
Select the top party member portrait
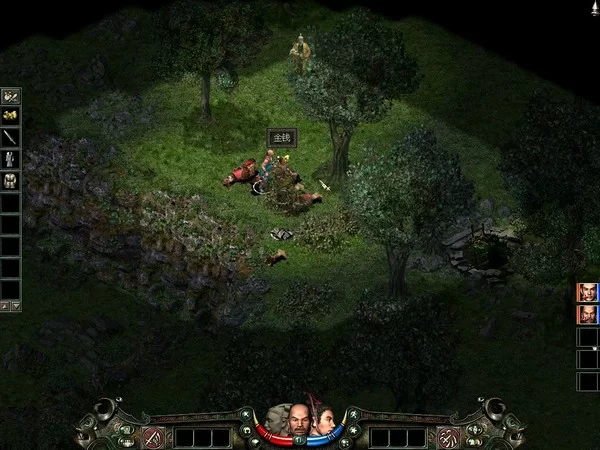588,292
